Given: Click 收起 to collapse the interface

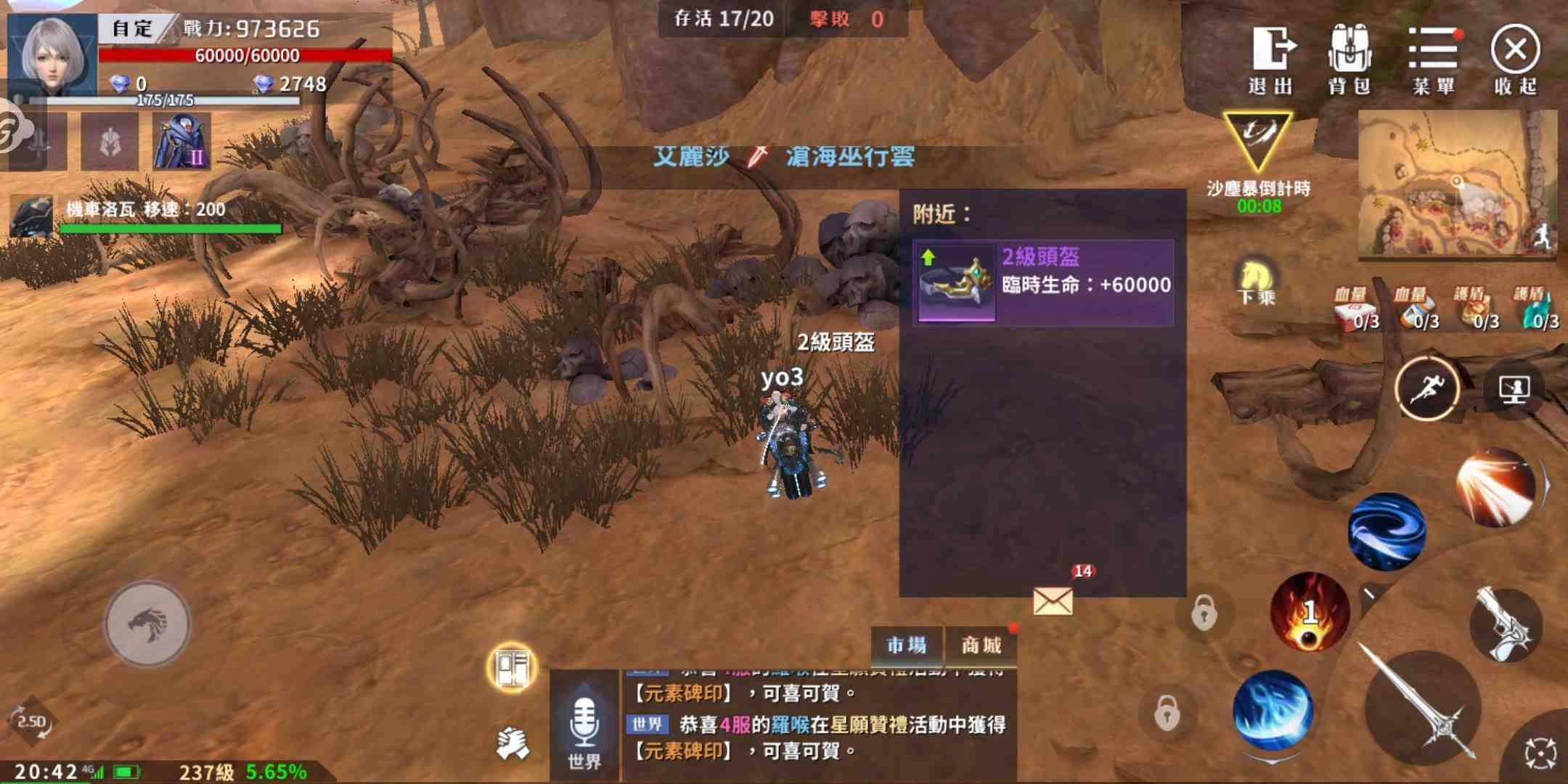Looking at the screenshot, I should [1514, 62].
